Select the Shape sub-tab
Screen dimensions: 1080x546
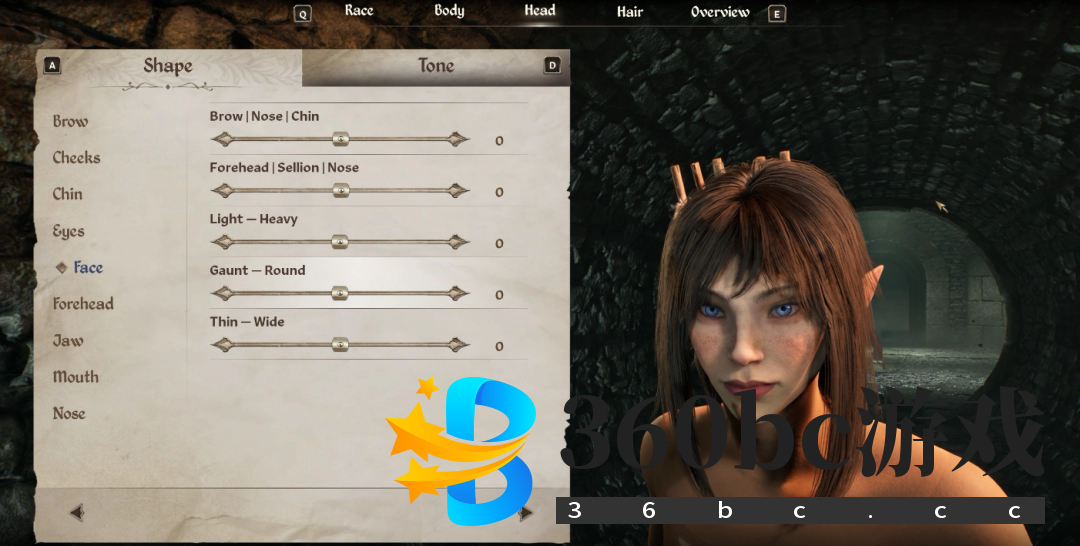click(168, 66)
